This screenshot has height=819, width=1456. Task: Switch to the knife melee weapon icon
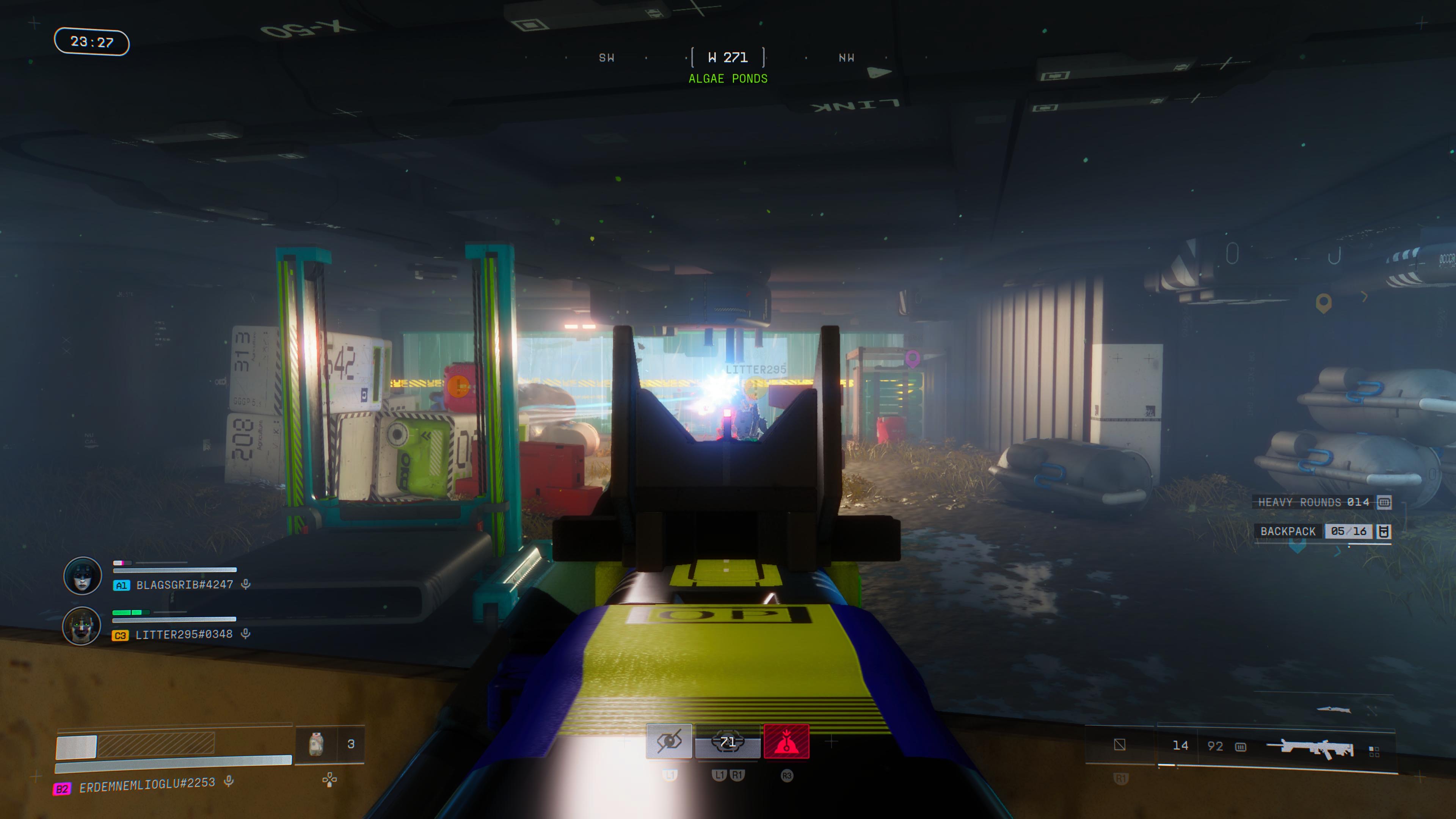point(1334,709)
